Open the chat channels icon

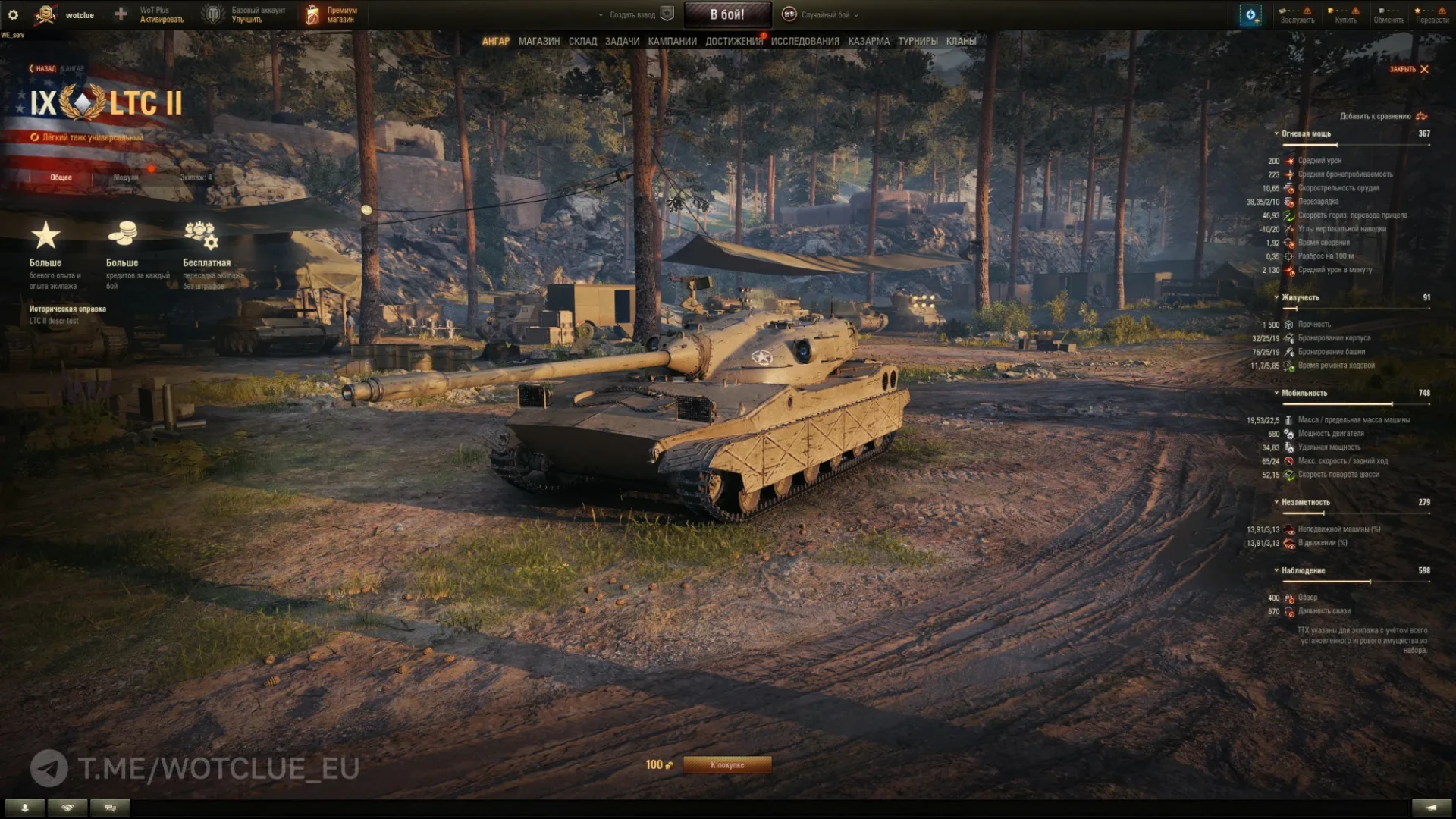point(109,808)
